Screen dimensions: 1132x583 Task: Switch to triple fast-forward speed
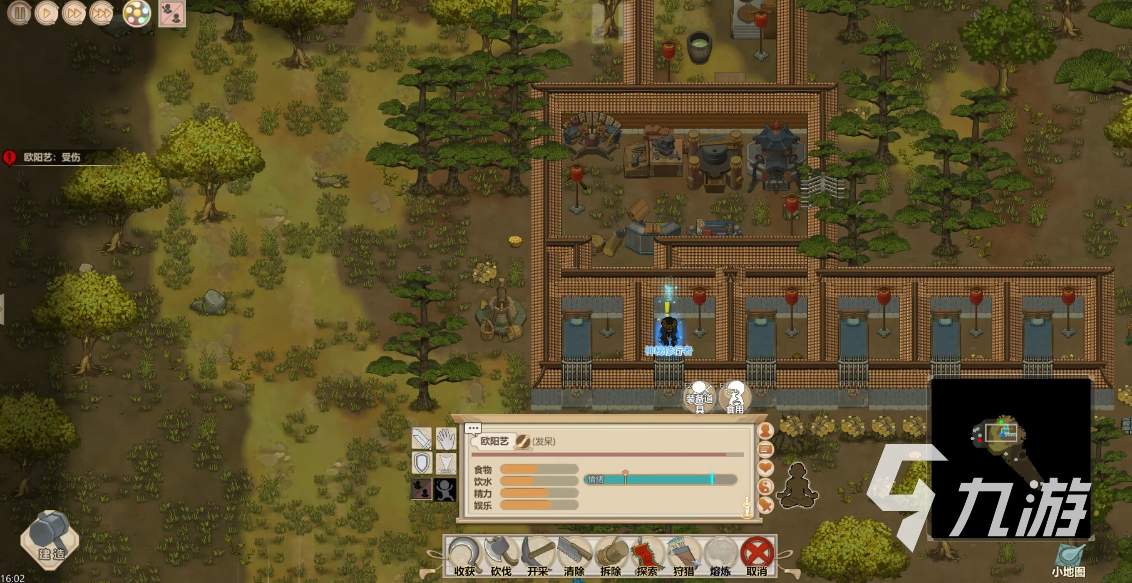tap(102, 13)
